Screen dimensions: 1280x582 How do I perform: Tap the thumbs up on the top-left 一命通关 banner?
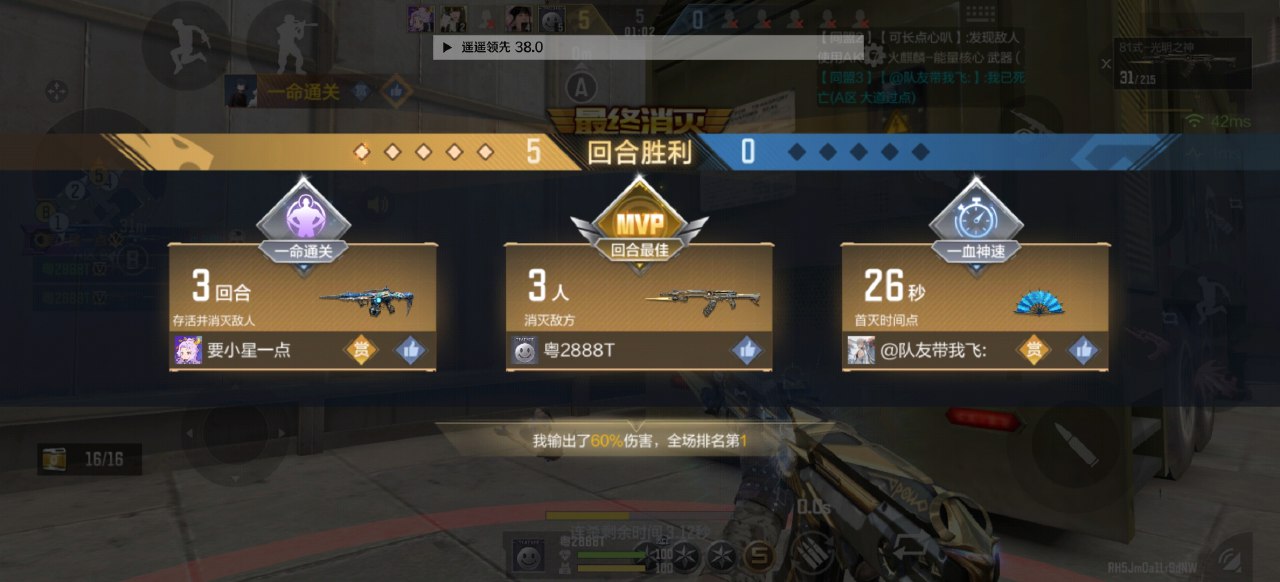[396, 92]
